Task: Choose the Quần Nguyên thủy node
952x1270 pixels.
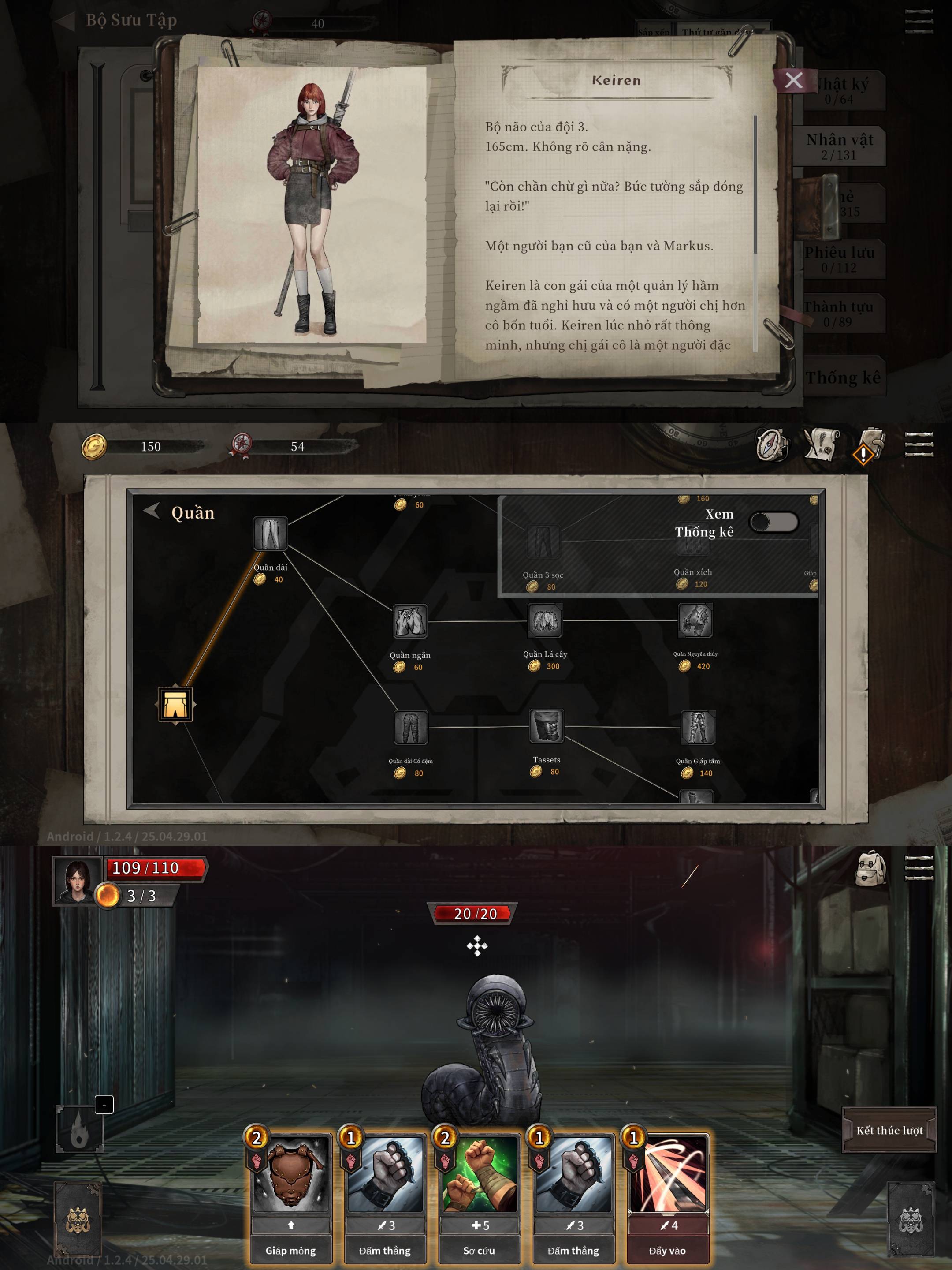Action: tap(695, 620)
